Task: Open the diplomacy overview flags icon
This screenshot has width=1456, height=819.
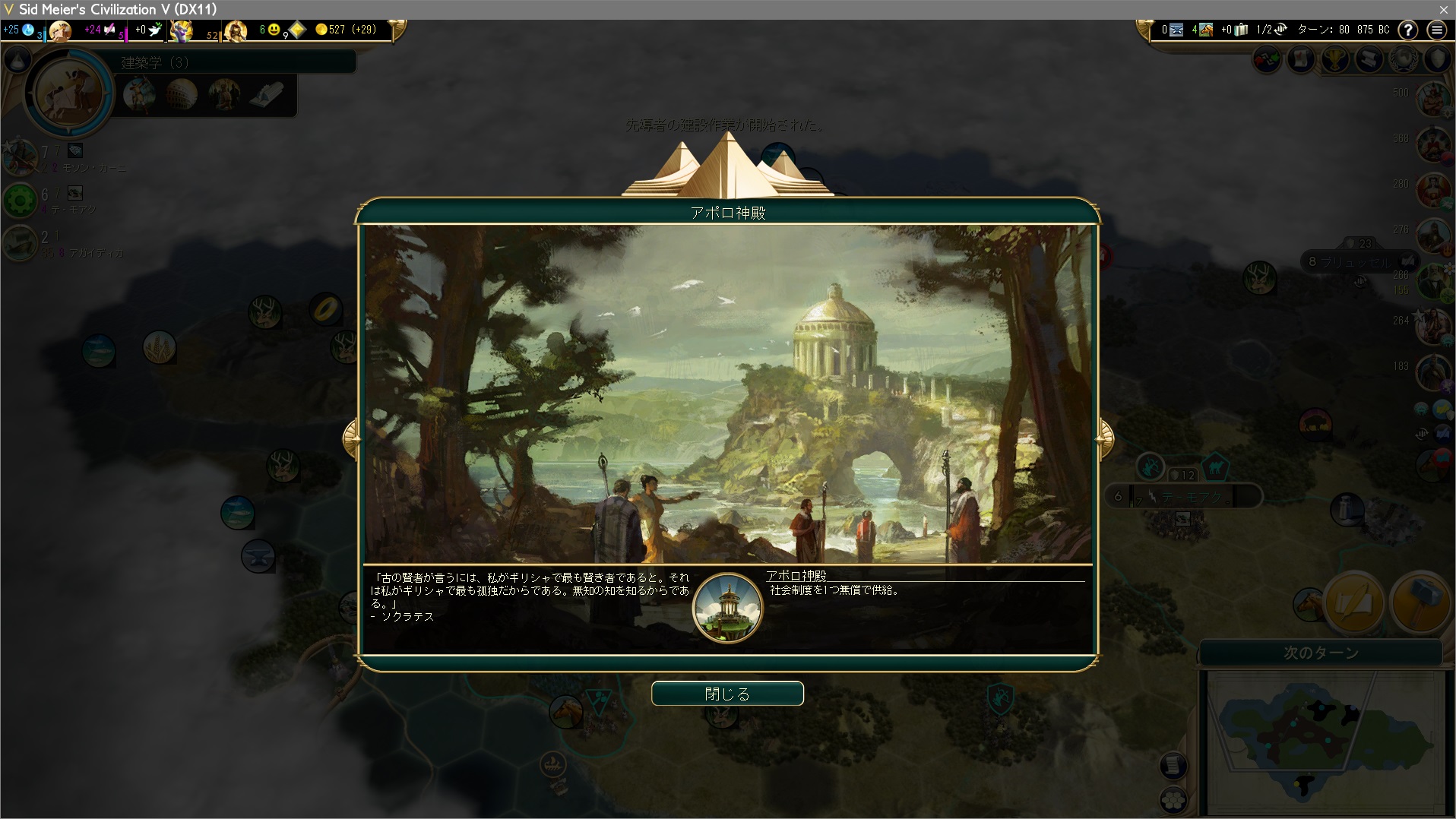Action: [x=1267, y=59]
